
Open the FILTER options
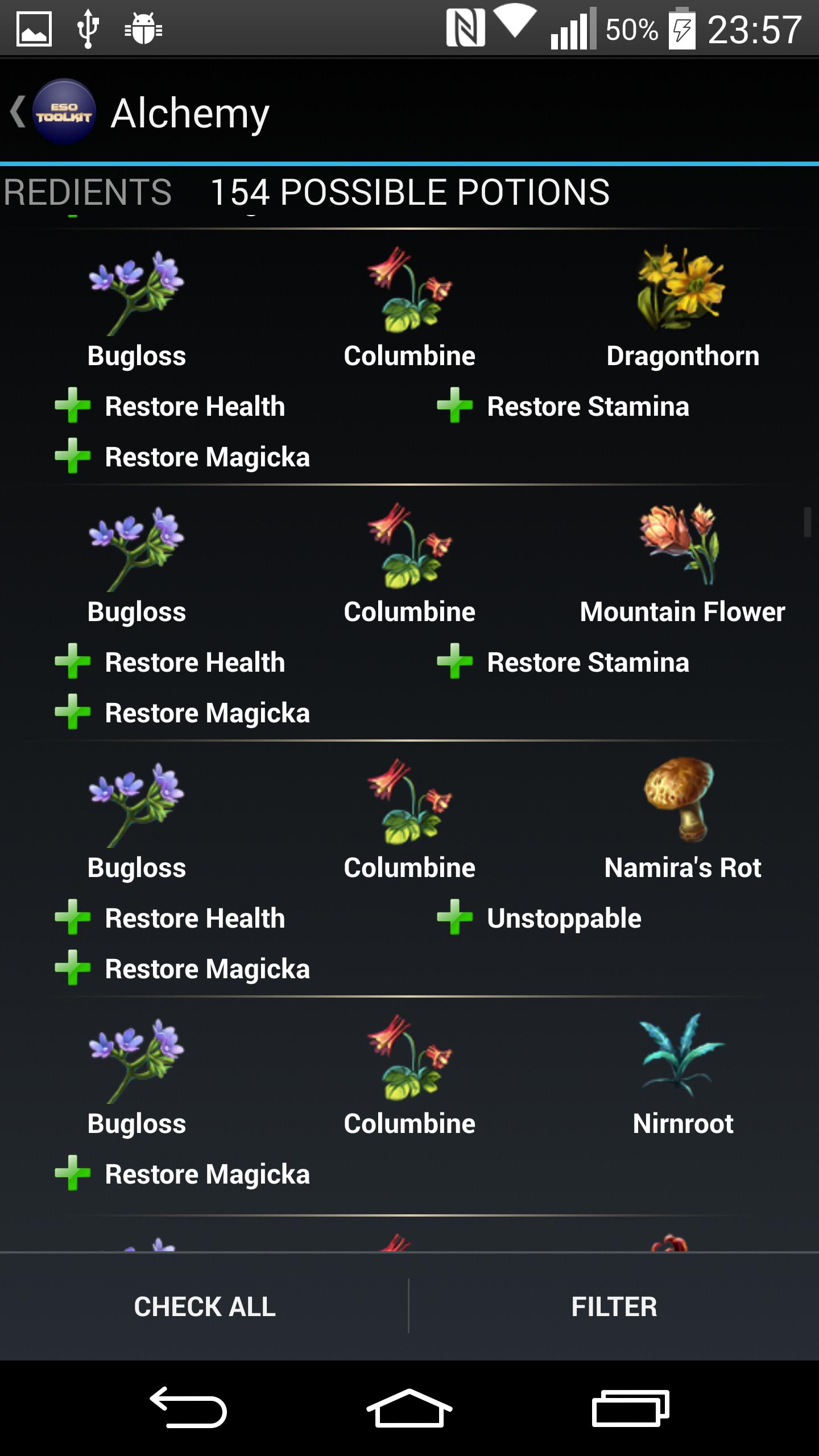tap(614, 1308)
